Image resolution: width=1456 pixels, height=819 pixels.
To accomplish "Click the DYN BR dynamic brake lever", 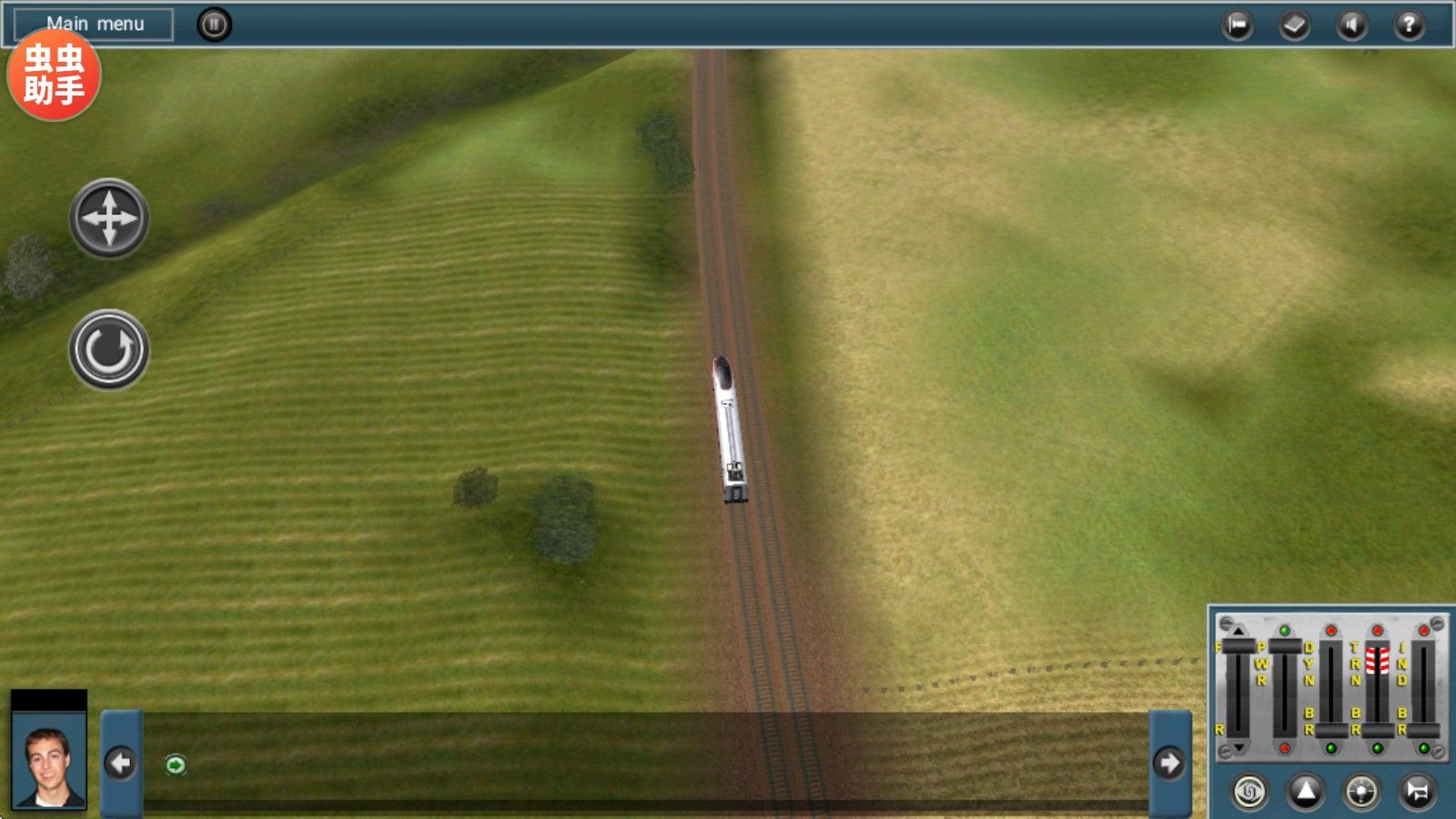I will 1331,731.
